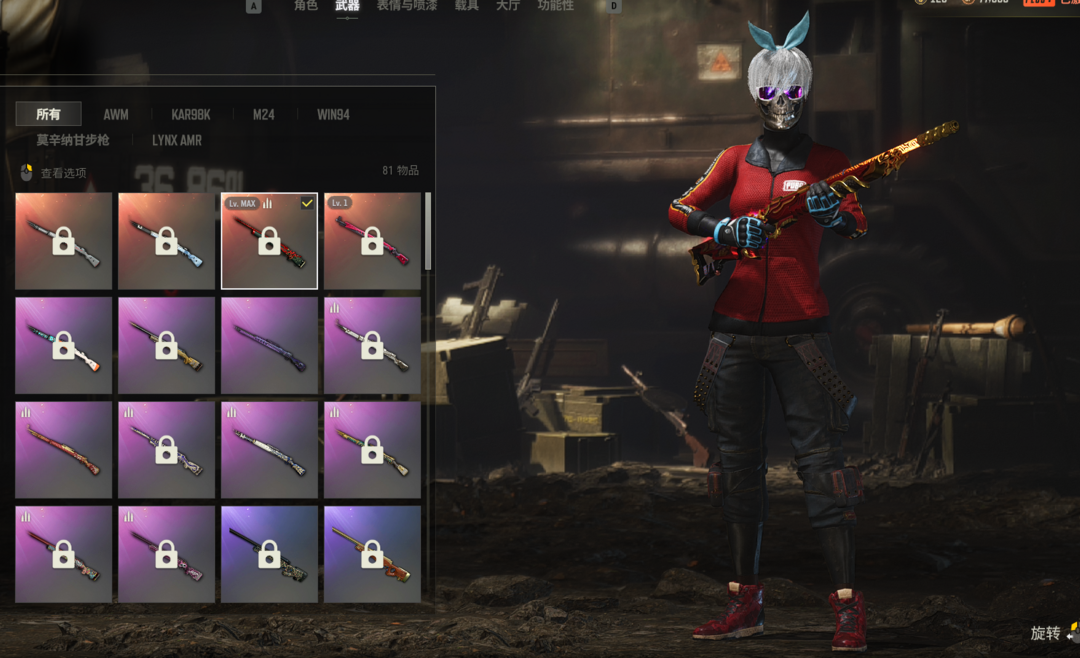Image resolution: width=1080 pixels, height=658 pixels.
Task: Choose the M24 weapon filter
Action: 263,115
